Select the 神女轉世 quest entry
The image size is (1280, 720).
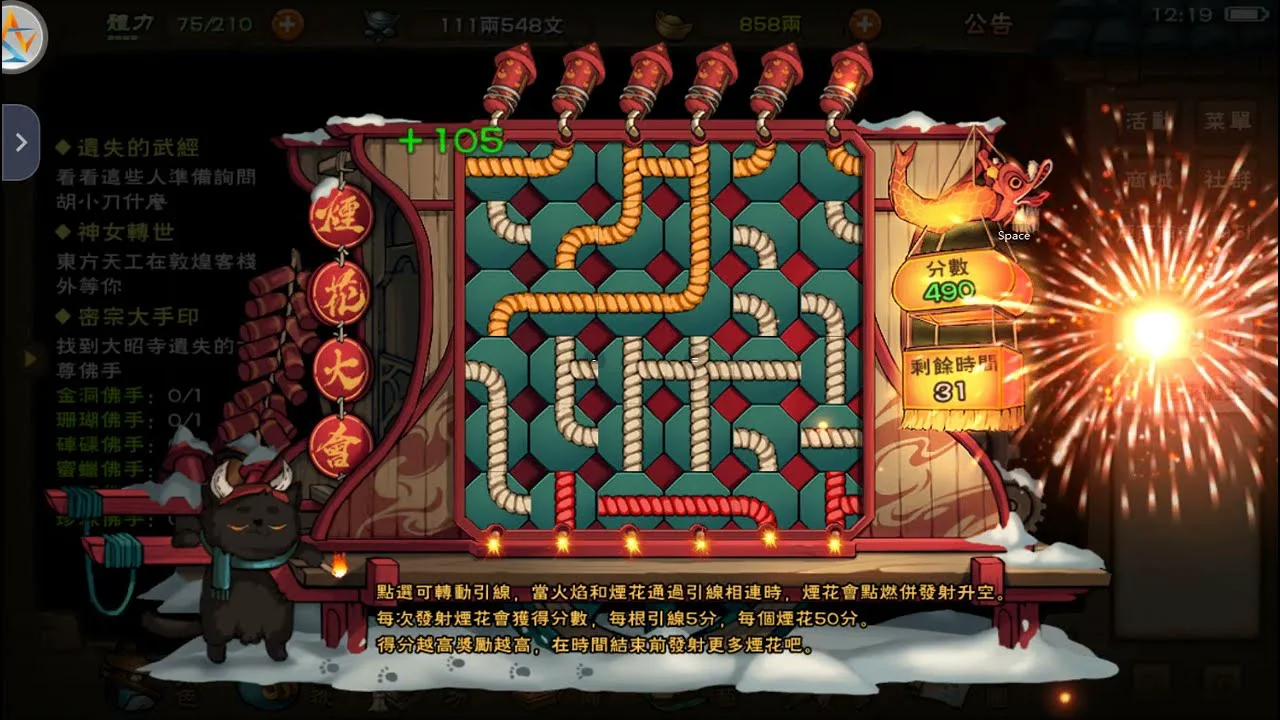pyautogui.click(x=125, y=232)
